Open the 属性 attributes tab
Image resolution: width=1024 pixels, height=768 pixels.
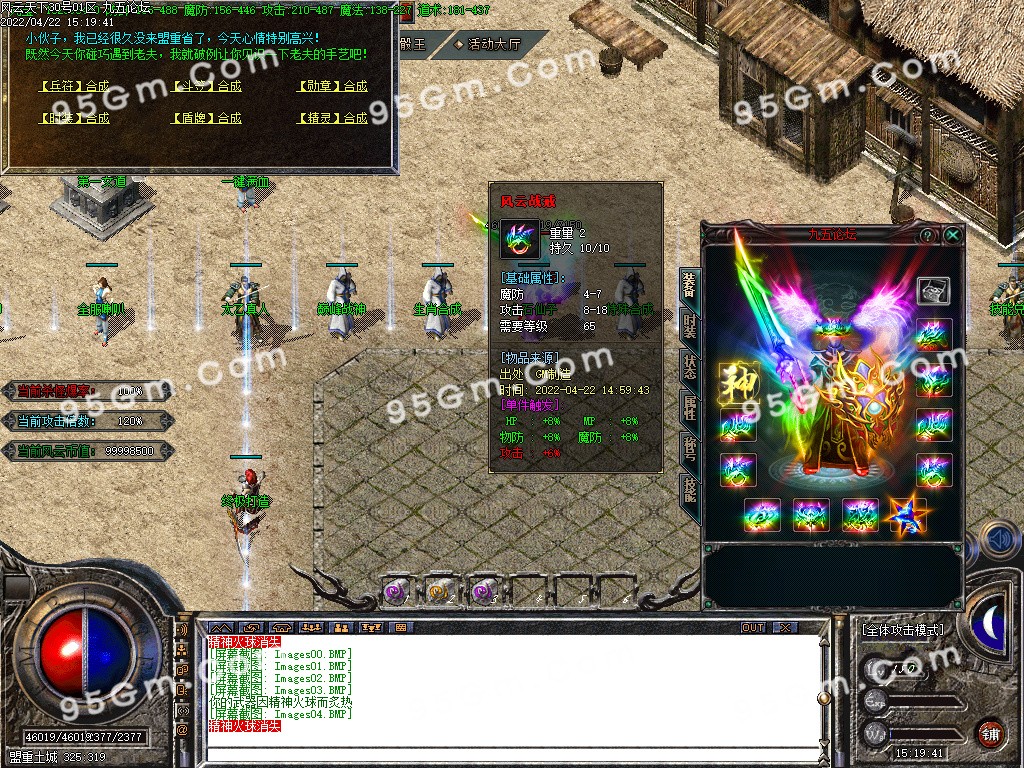[x=690, y=406]
